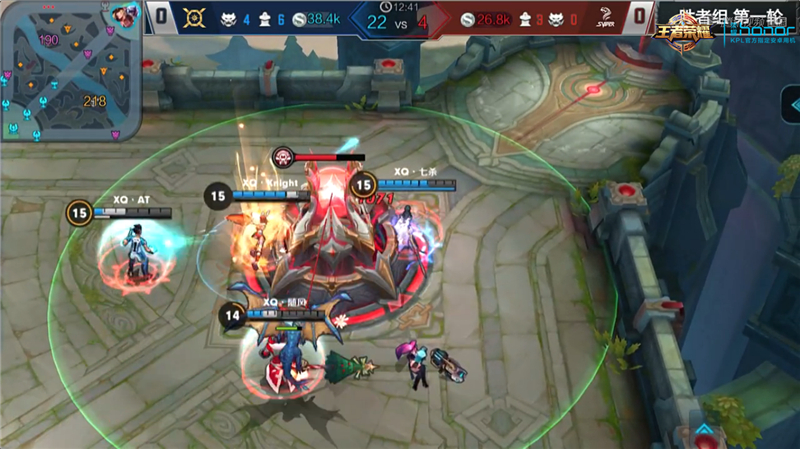Screen dimensions: 800x449
Task: Expand the side panel arrow tab
Action: click(x=791, y=105)
